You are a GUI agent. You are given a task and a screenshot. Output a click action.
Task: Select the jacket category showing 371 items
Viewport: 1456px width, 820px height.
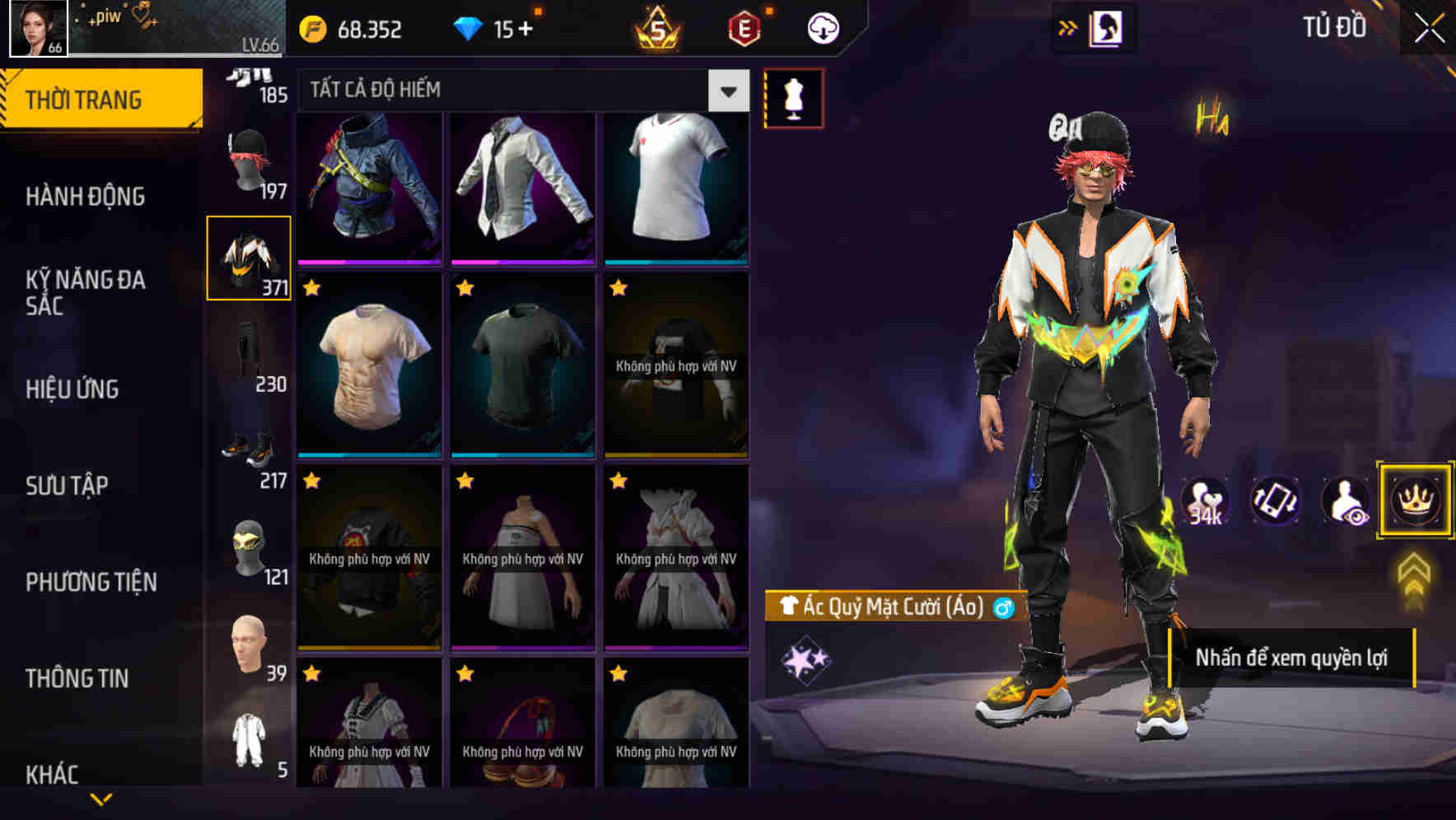click(x=249, y=258)
